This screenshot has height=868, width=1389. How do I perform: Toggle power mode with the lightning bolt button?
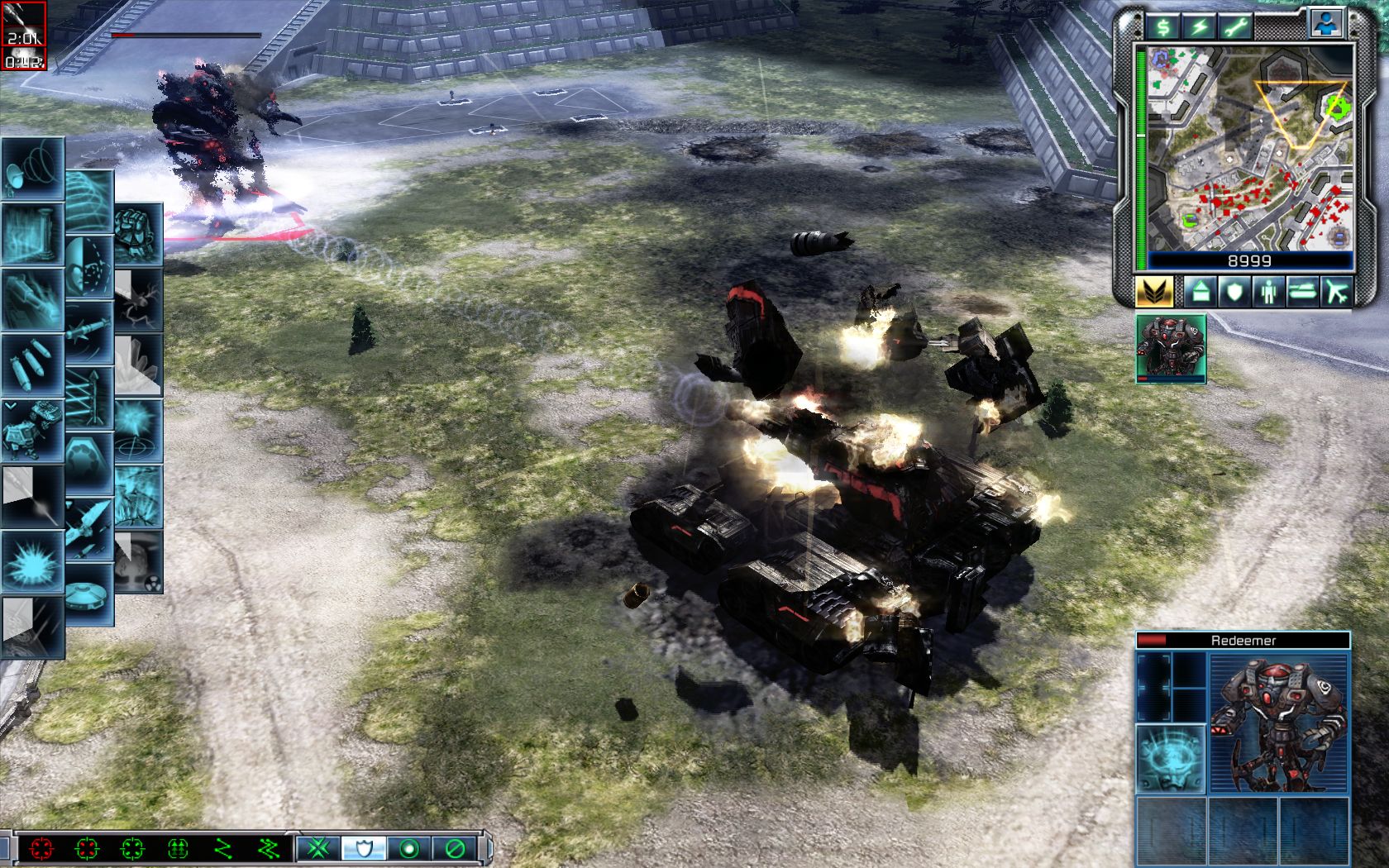coord(1199,28)
